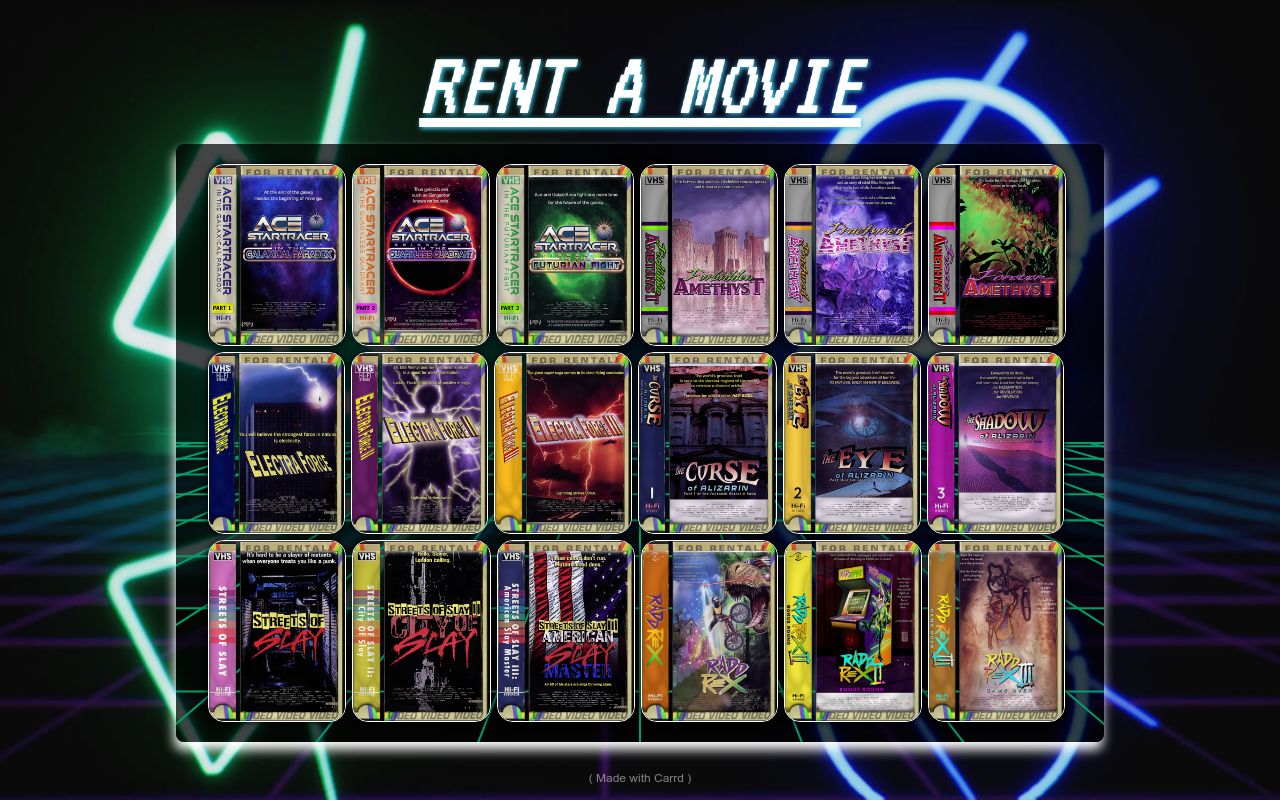
Task: Select Ace Startracer in the Quarkless Quadrant
Action: (420, 250)
